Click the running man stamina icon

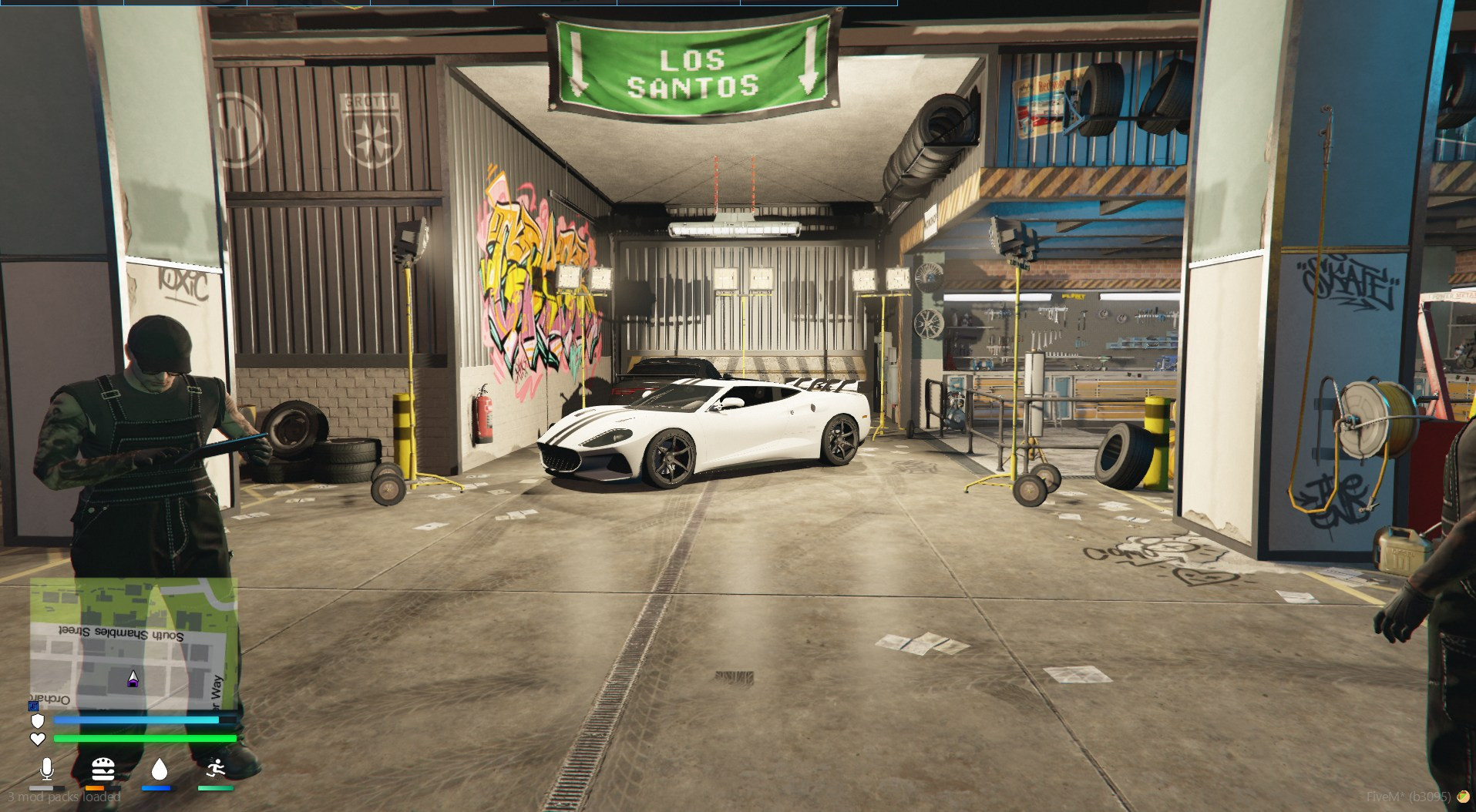point(216,768)
